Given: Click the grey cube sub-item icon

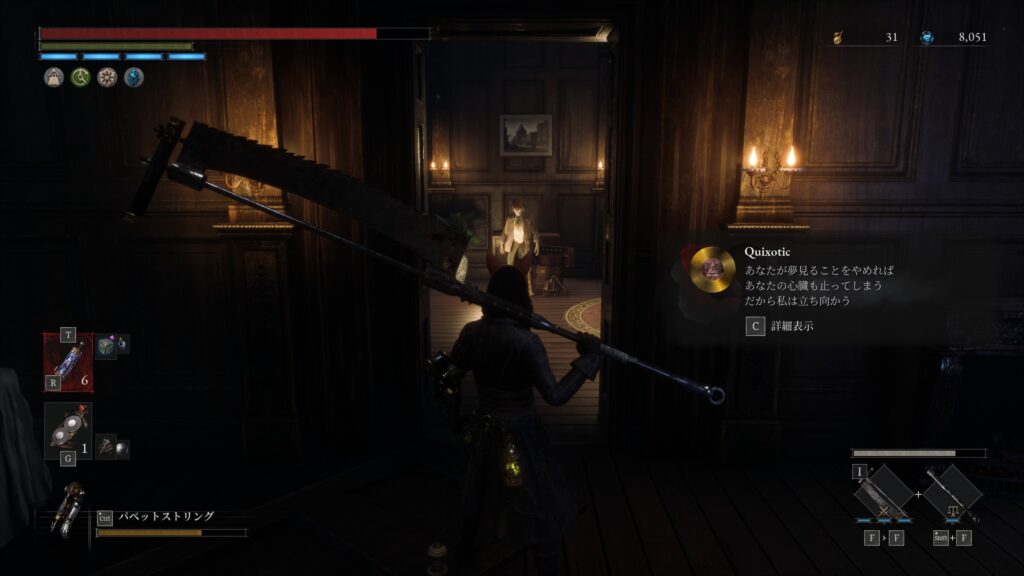Looking at the screenshot, I should pos(107,346).
